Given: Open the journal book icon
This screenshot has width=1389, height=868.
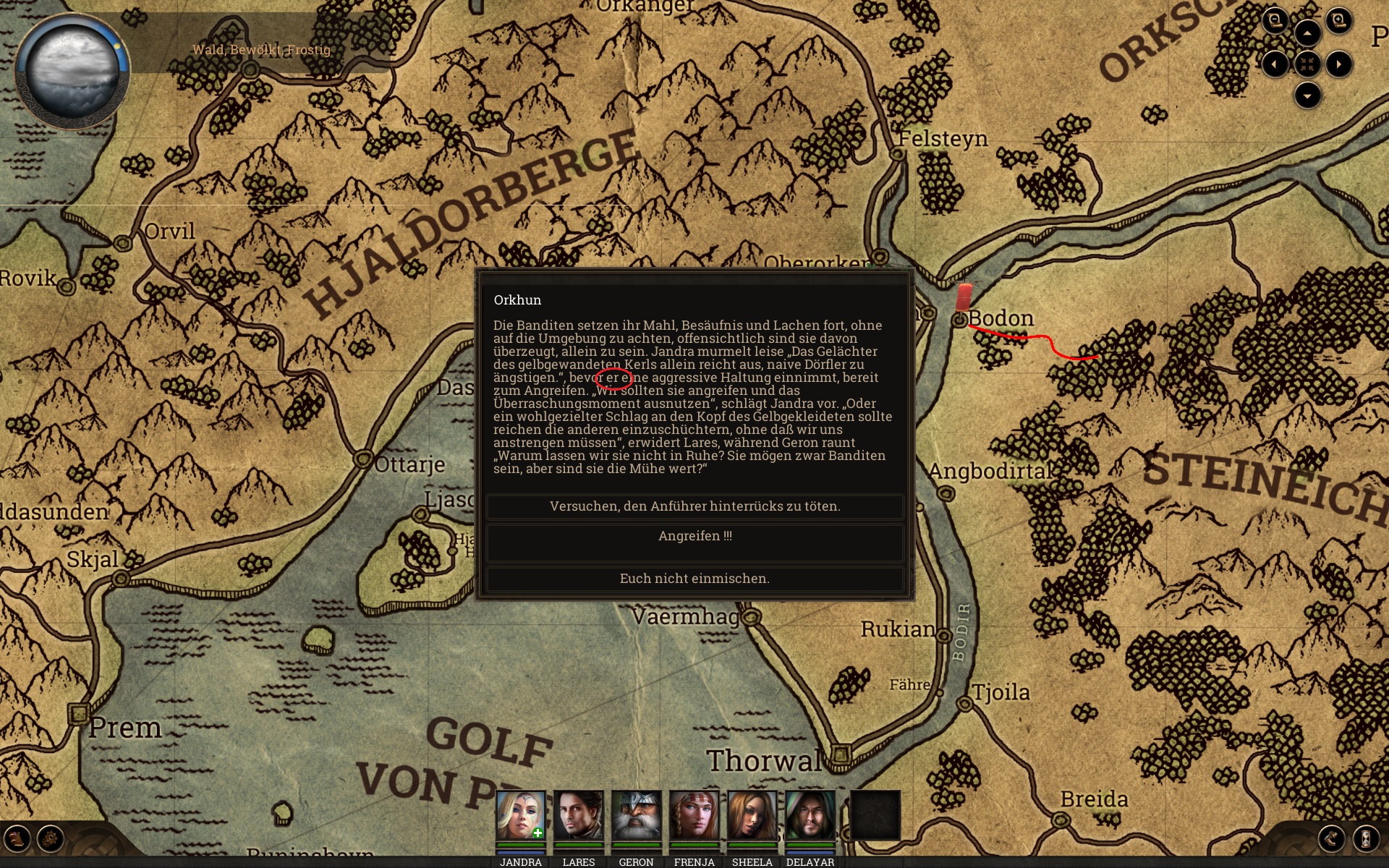Looking at the screenshot, I should pyautogui.click(x=17, y=839).
